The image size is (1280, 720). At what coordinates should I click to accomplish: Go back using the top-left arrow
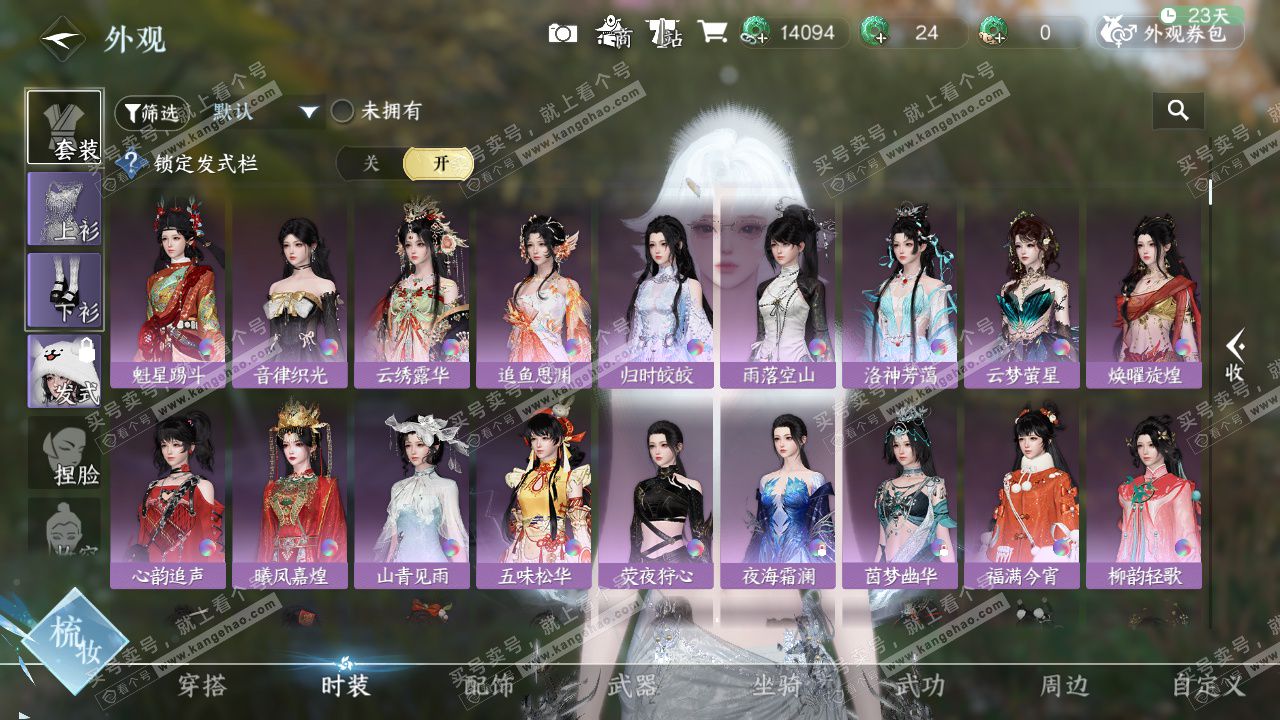click(61, 39)
